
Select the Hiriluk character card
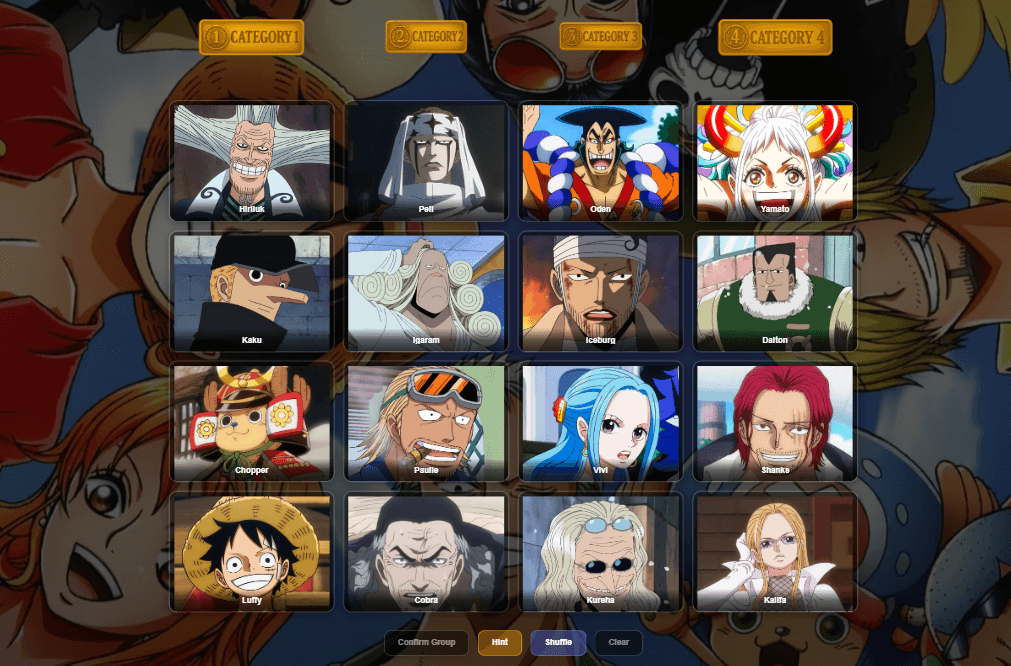252,161
